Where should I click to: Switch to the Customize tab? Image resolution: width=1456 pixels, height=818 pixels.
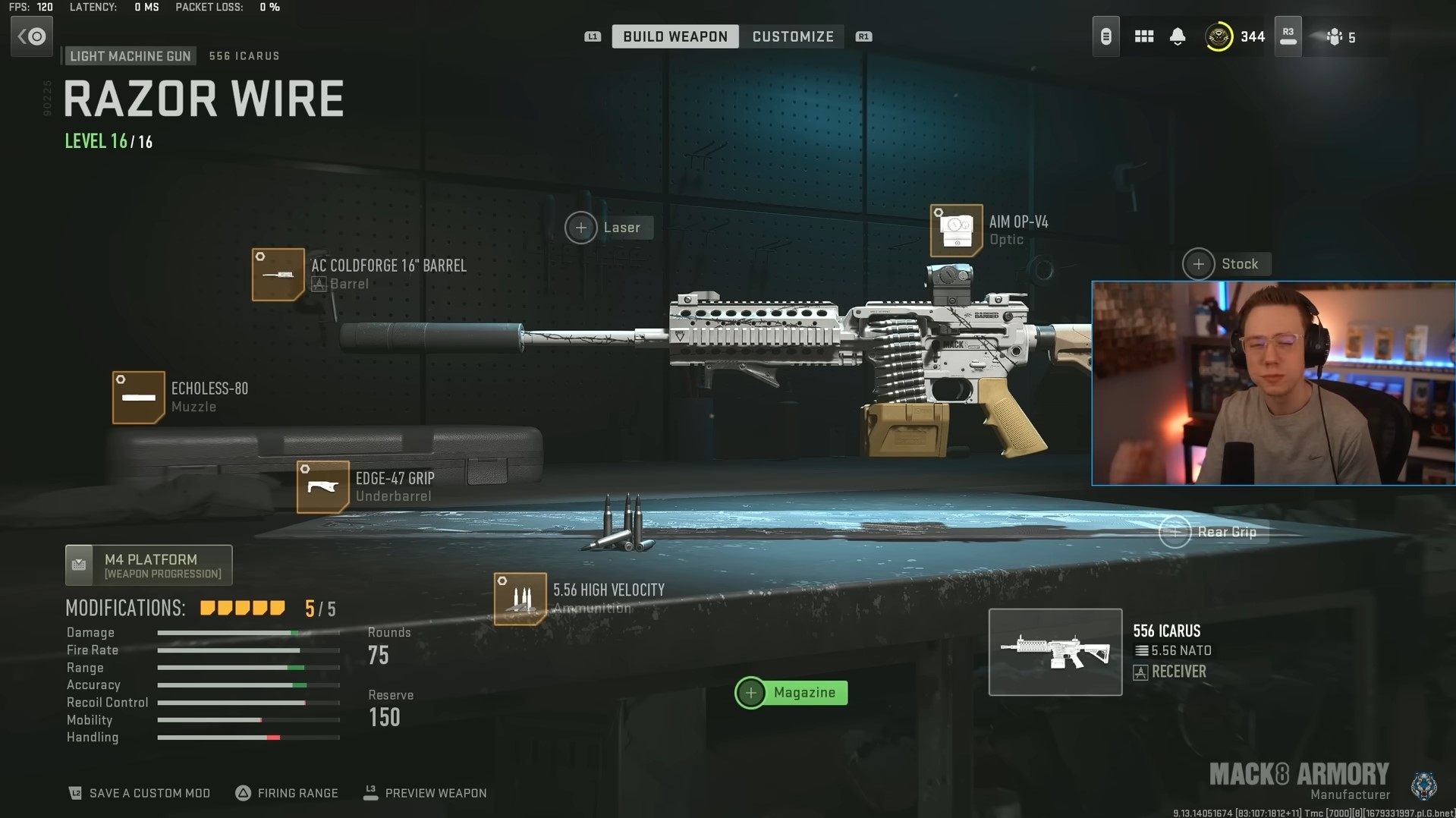pos(792,36)
